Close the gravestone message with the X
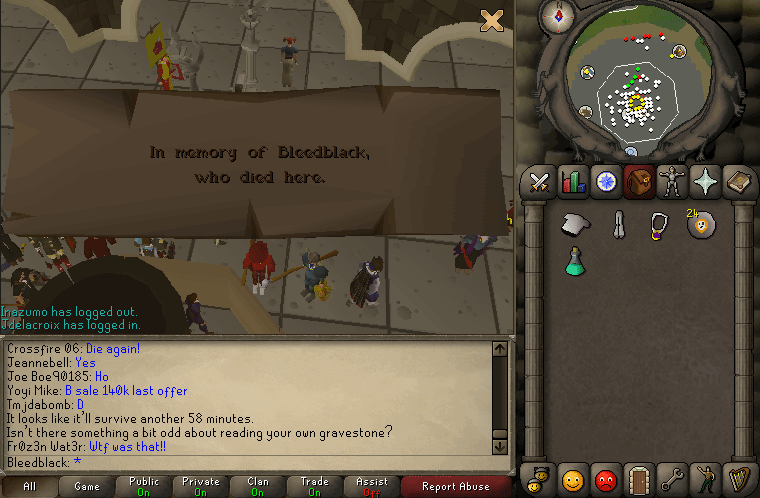Viewport: 760px width, 498px height. (x=491, y=20)
